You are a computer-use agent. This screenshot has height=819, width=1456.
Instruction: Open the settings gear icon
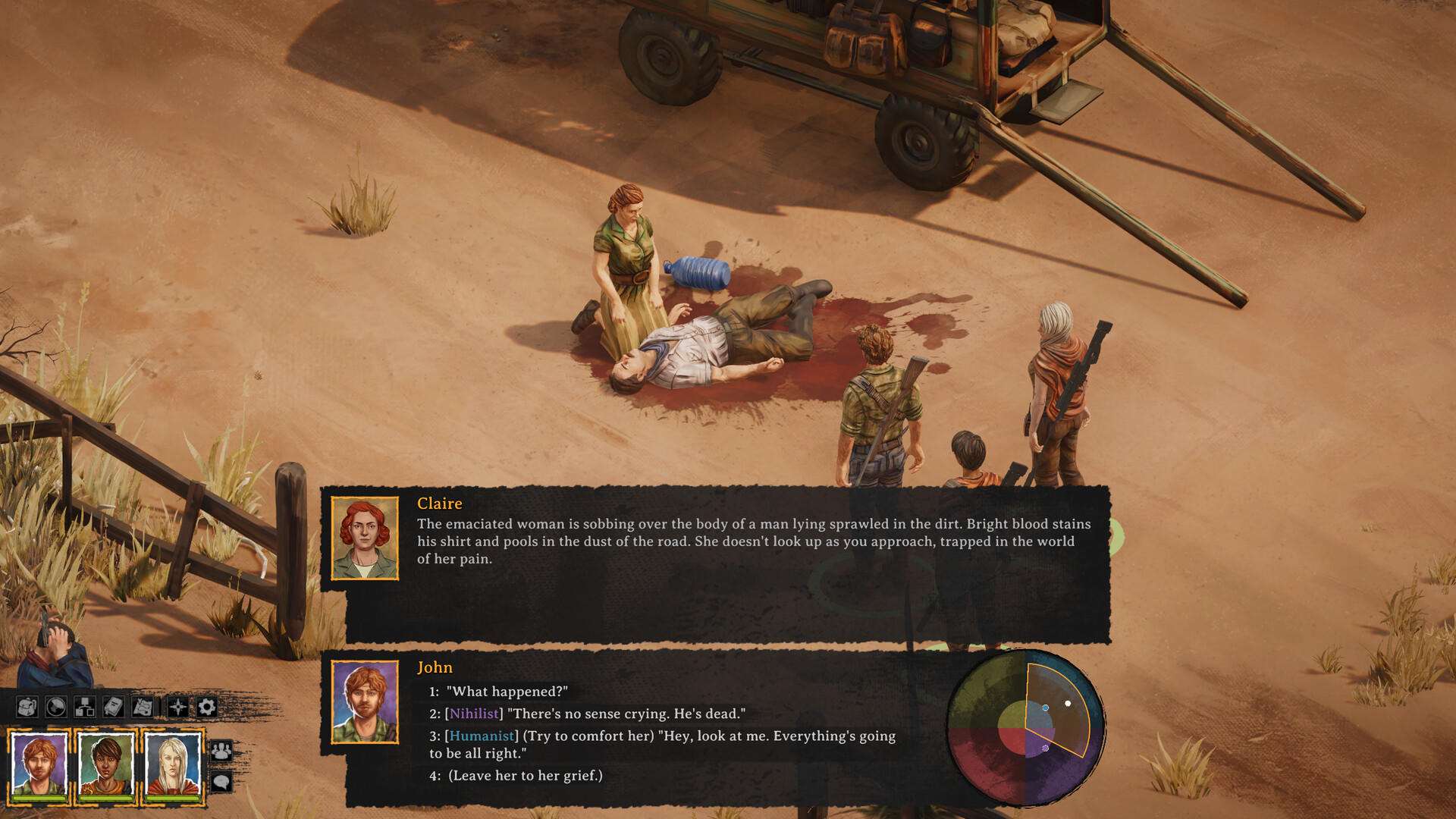point(205,707)
